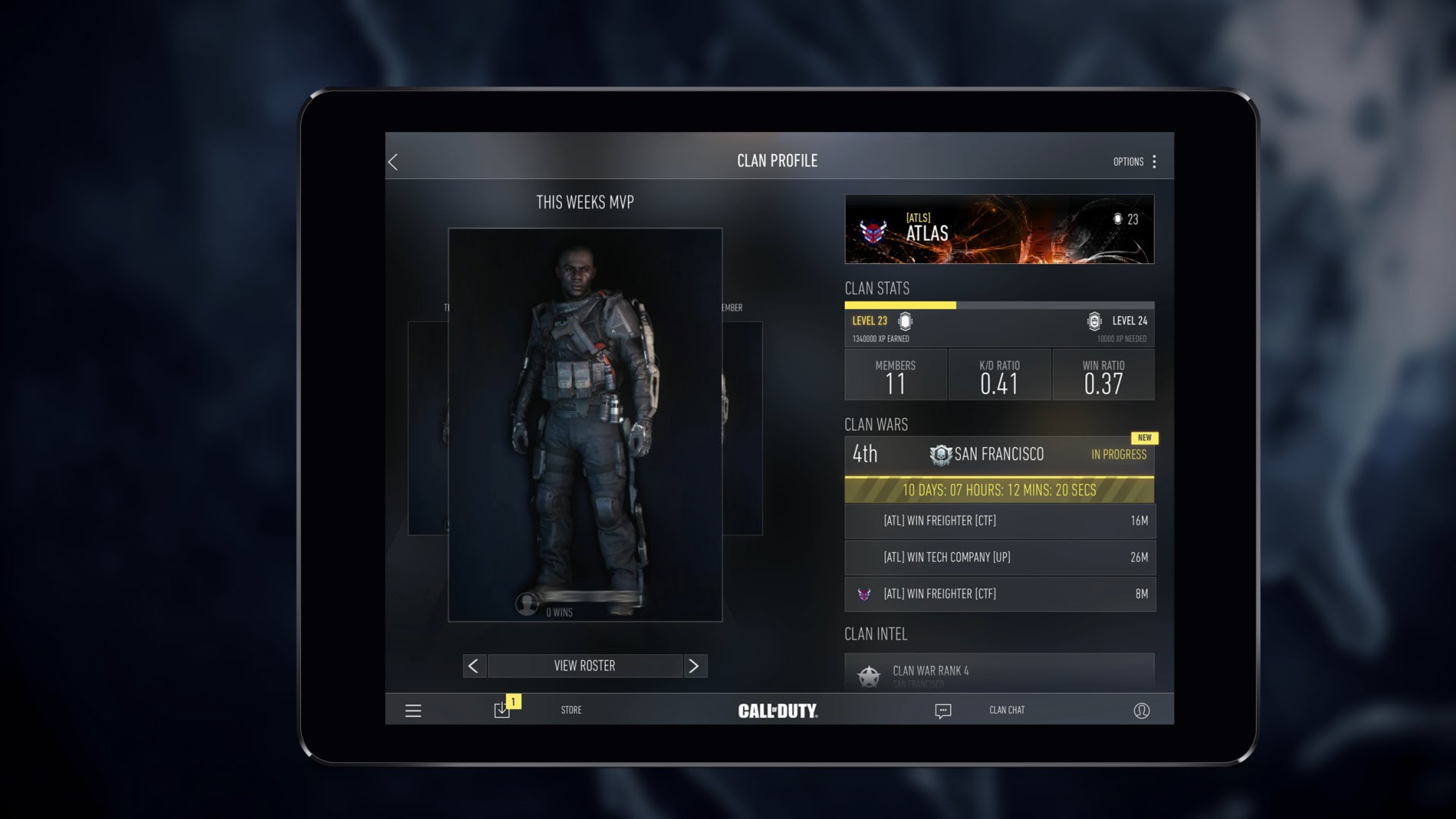Go to the Store
Image resolution: width=1456 pixels, height=819 pixels.
click(571, 710)
